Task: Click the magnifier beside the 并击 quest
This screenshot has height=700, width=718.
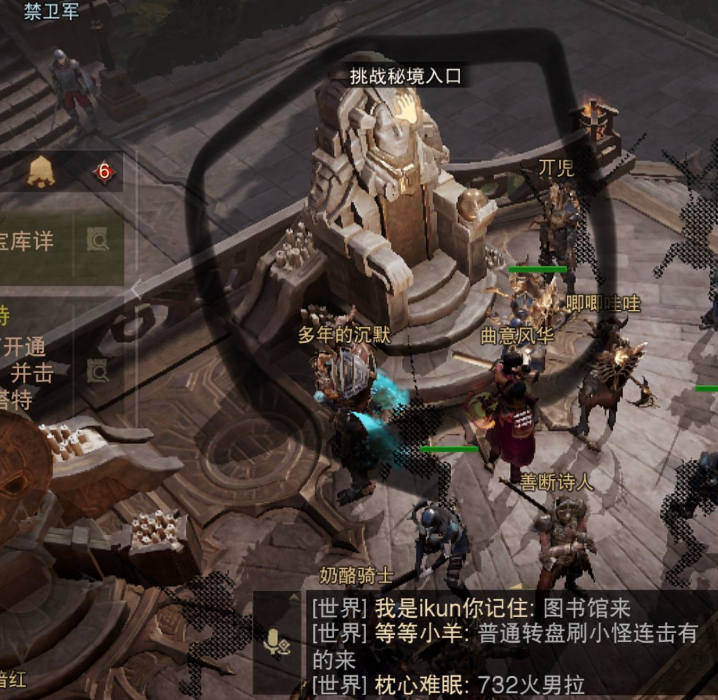Action: [x=98, y=371]
